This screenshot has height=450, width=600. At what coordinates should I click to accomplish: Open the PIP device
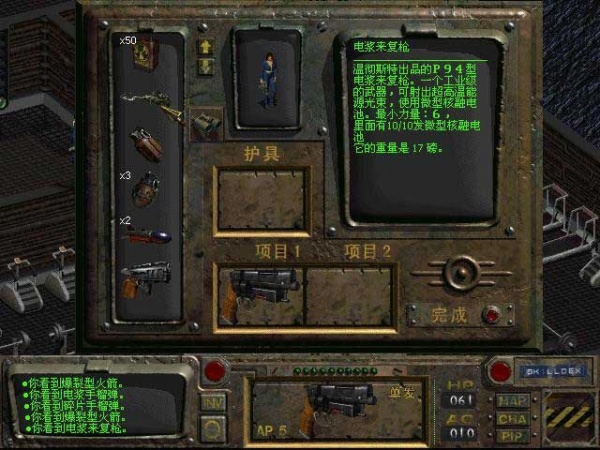[x=510, y=435]
